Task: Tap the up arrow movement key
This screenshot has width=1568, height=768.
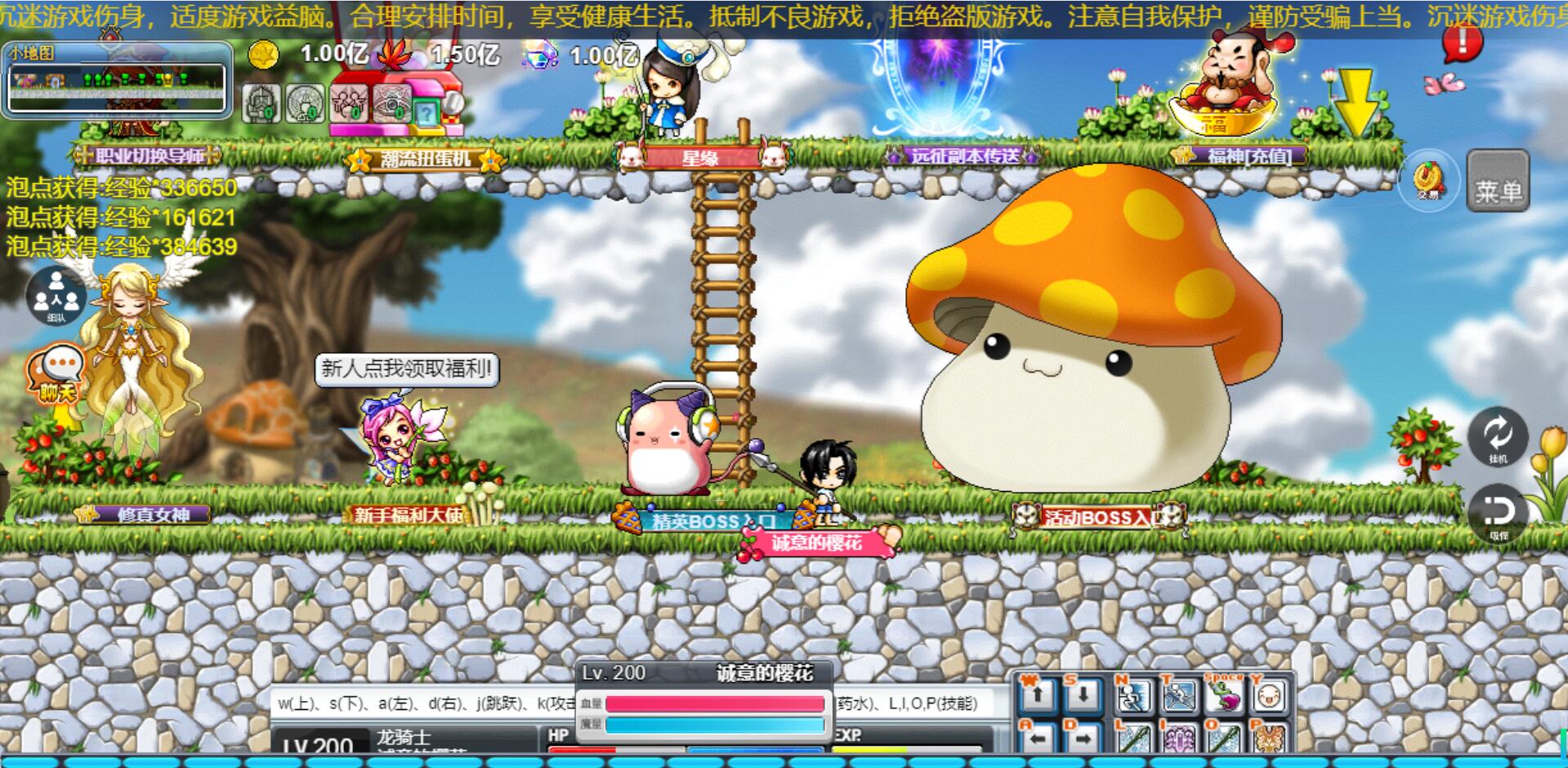Action: click(1037, 696)
